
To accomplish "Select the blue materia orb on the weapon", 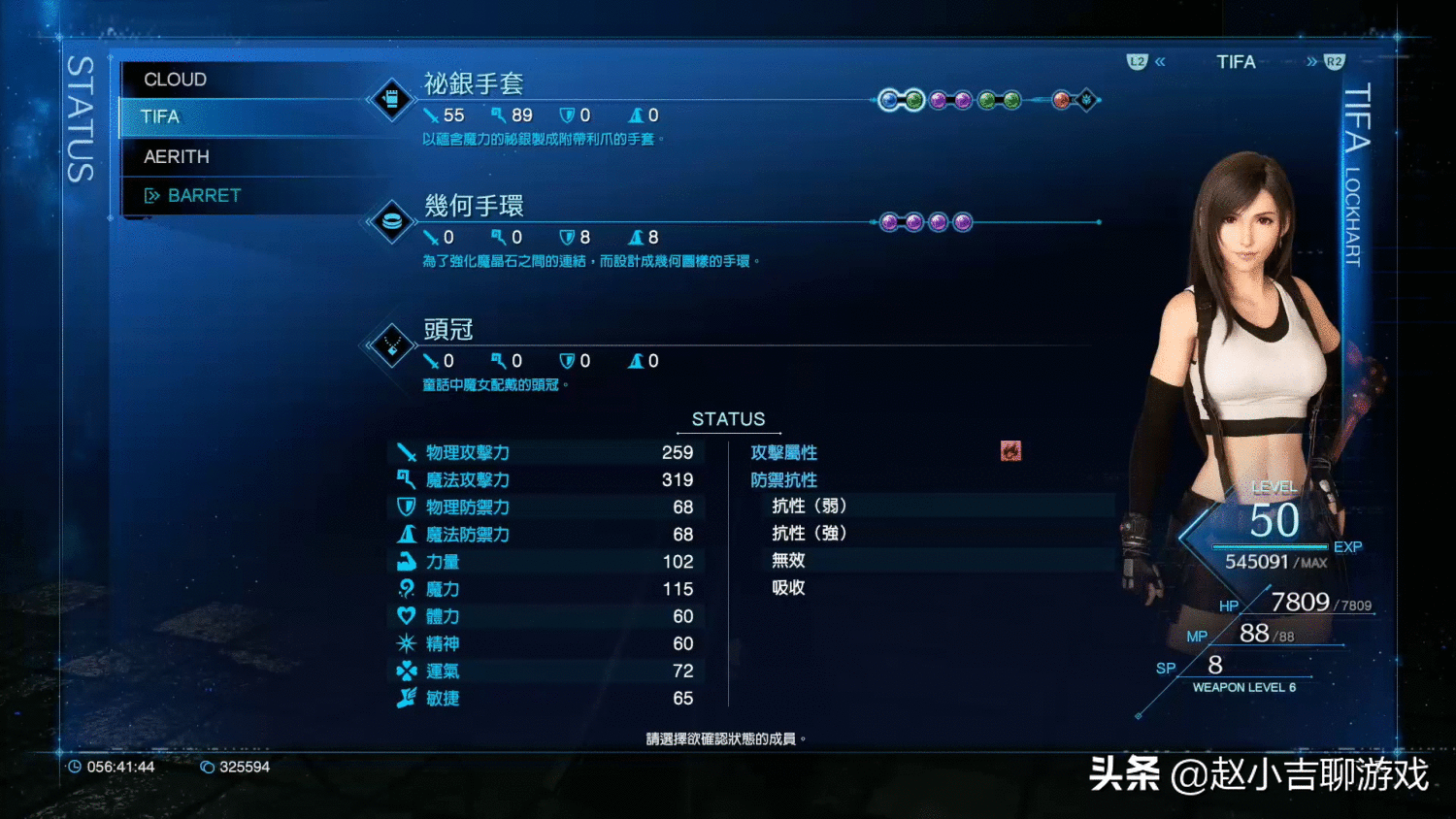I will tap(891, 100).
